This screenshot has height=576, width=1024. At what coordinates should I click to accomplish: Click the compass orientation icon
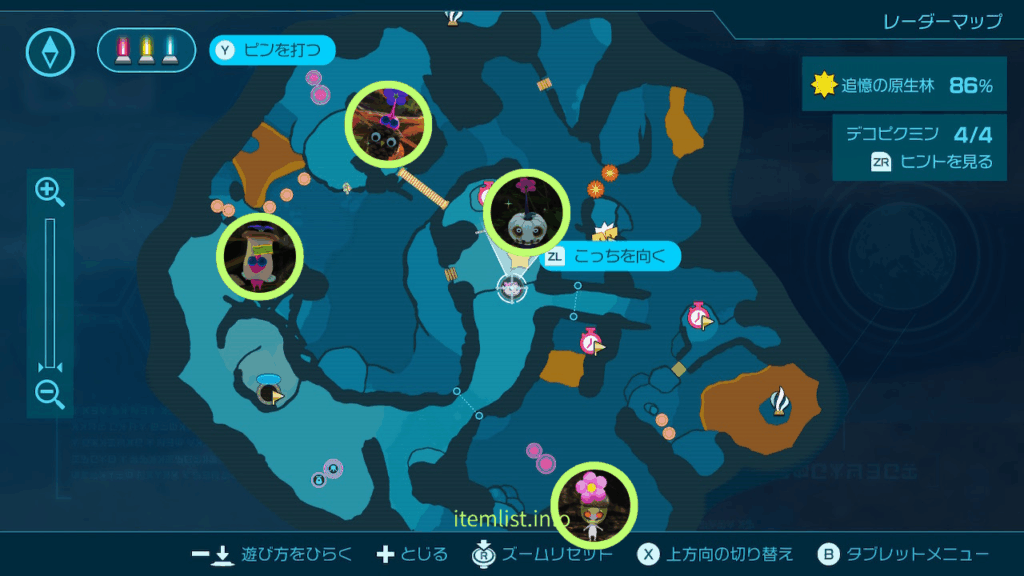[x=50, y=51]
